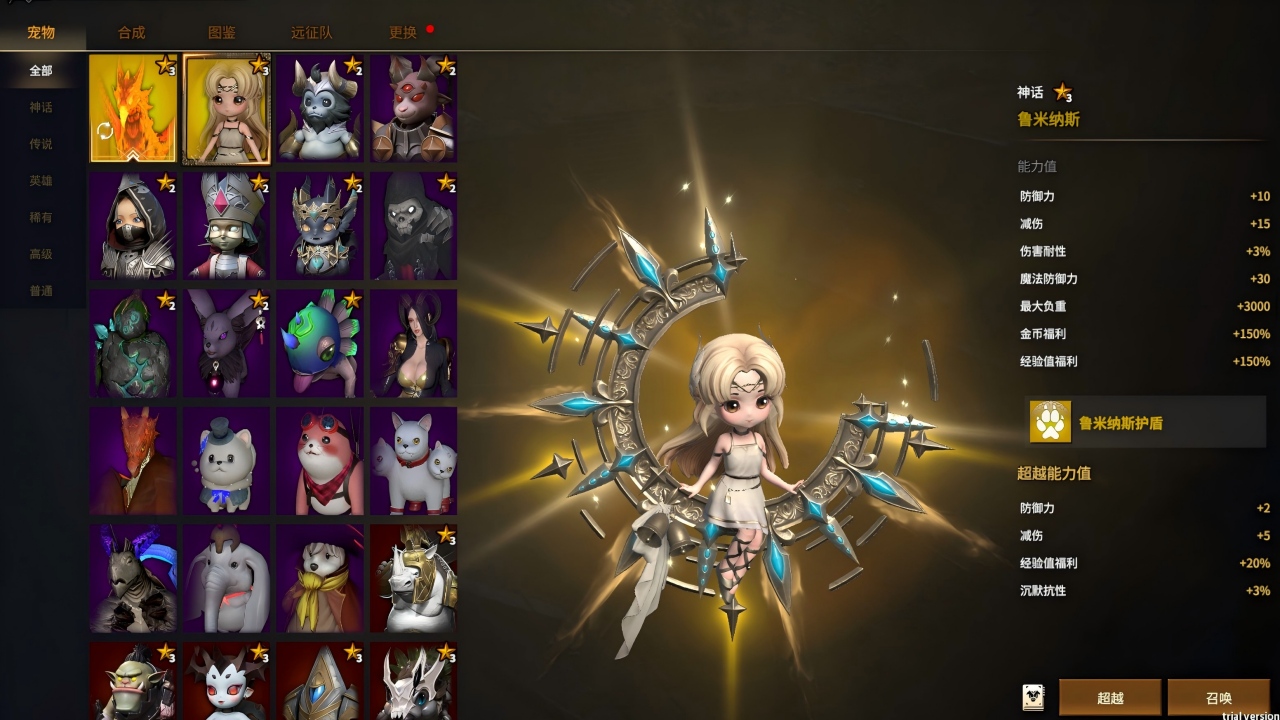This screenshot has height=720, width=1280.
Task: Select the 高级 rarity filter
Action: click(41, 254)
